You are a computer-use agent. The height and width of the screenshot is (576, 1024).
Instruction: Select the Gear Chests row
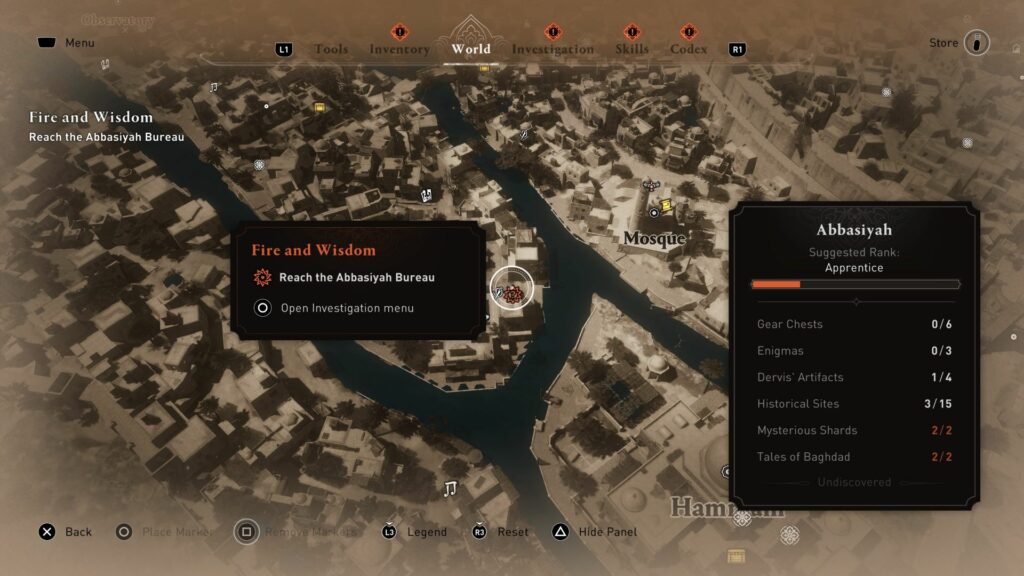(855, 324)
